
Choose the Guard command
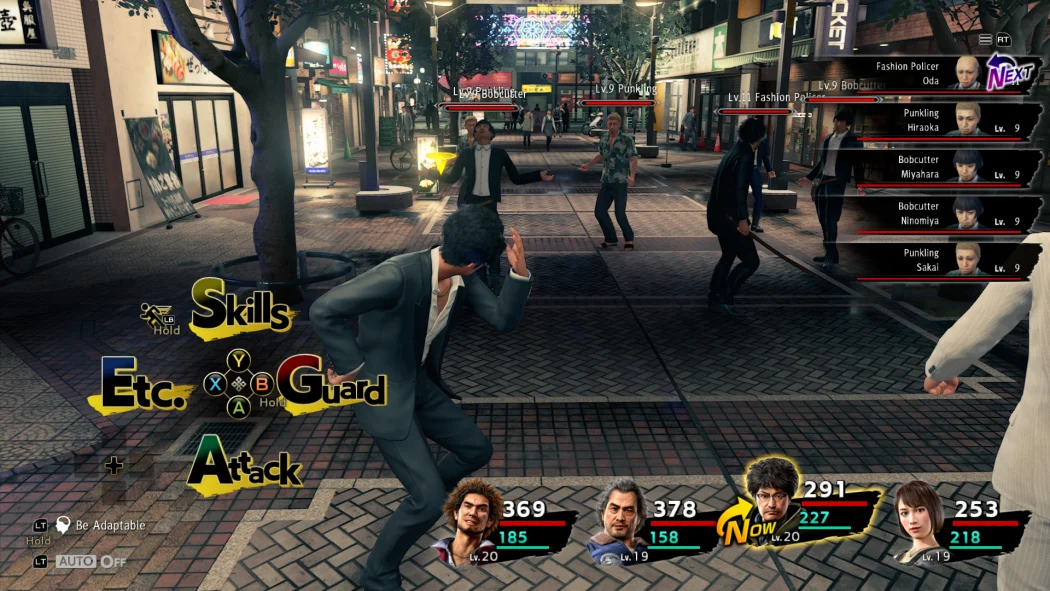click(x=331, y=383)
